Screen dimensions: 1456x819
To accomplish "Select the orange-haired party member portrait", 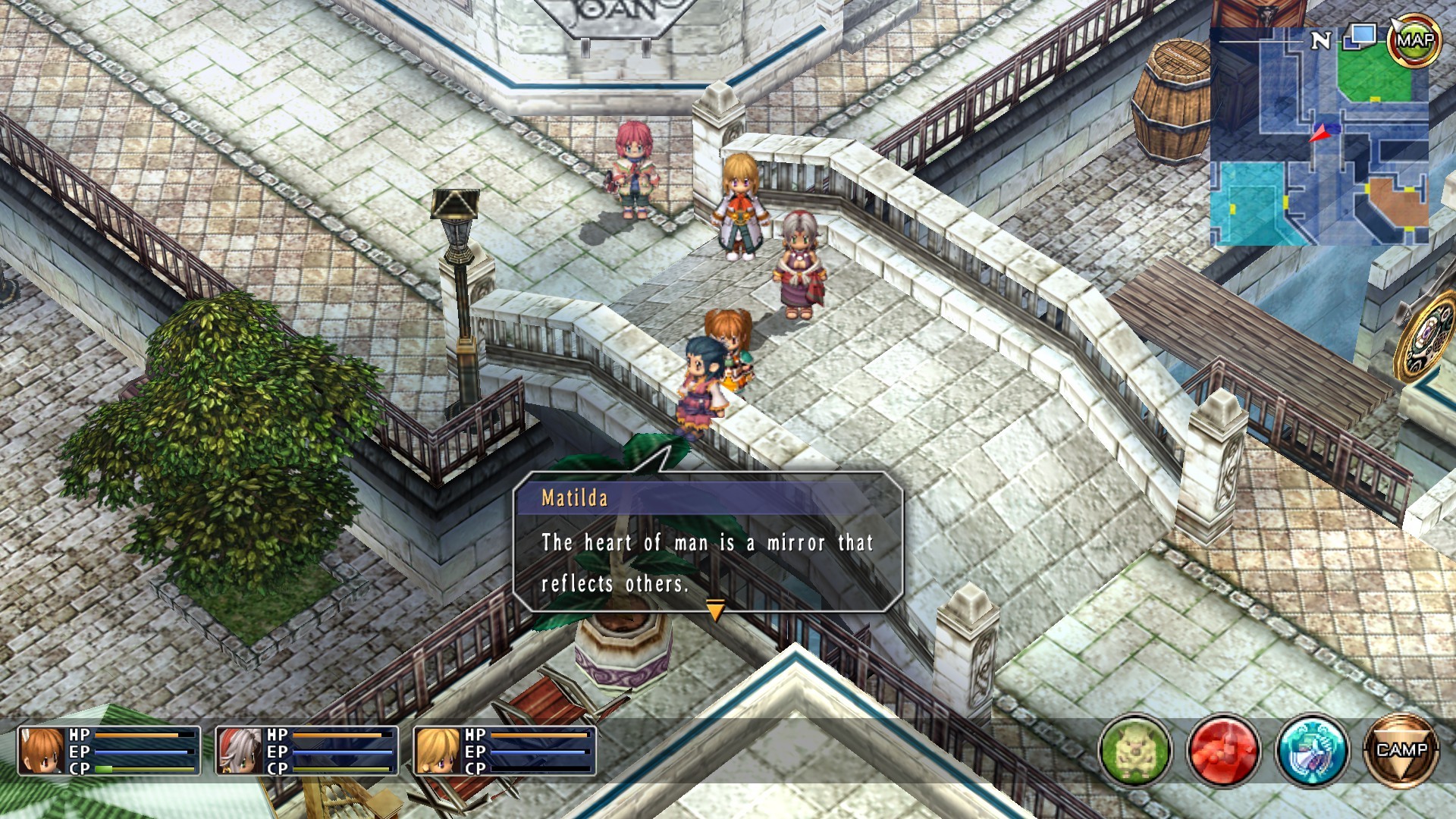I will click(42, 751).
